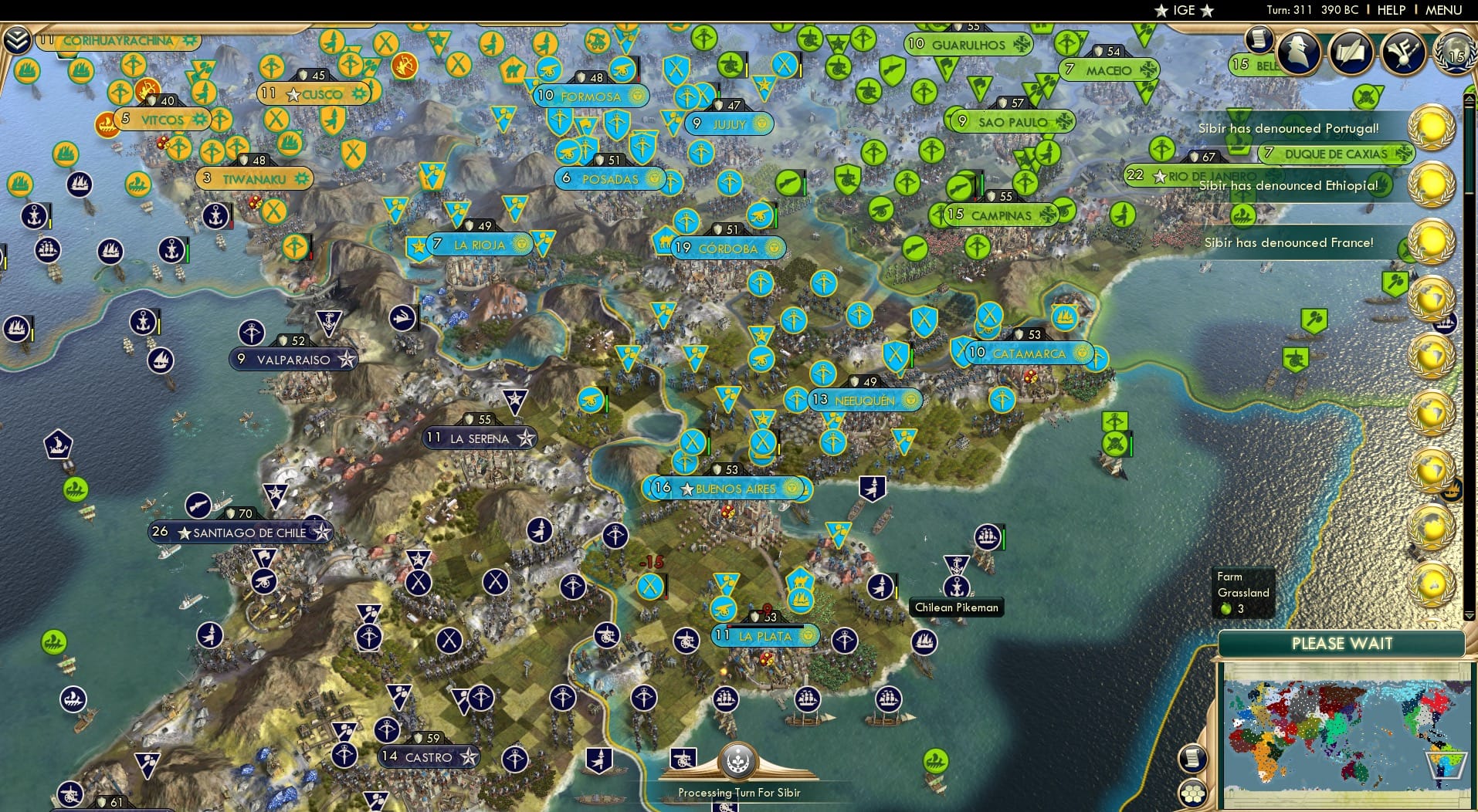Open the HELP menu
This screenshot has height=812, width=1478.
tap(1391, 10)
